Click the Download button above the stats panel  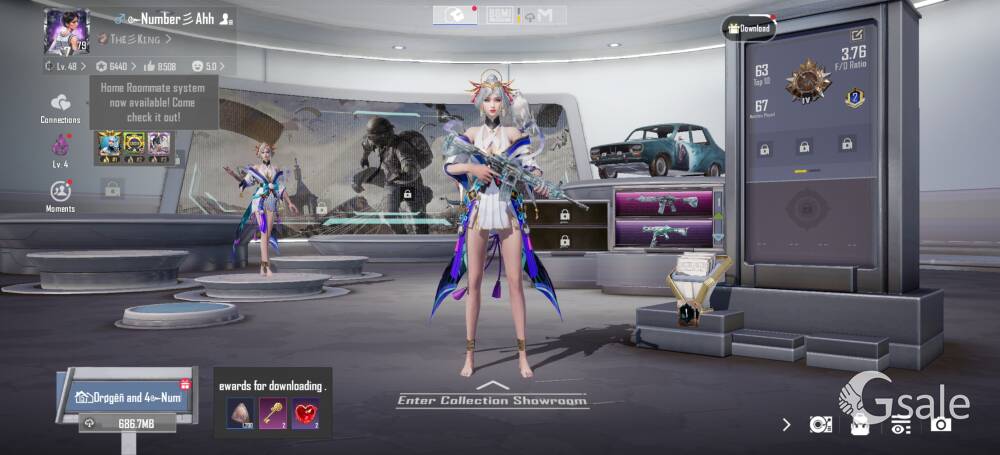coord(749,29)
